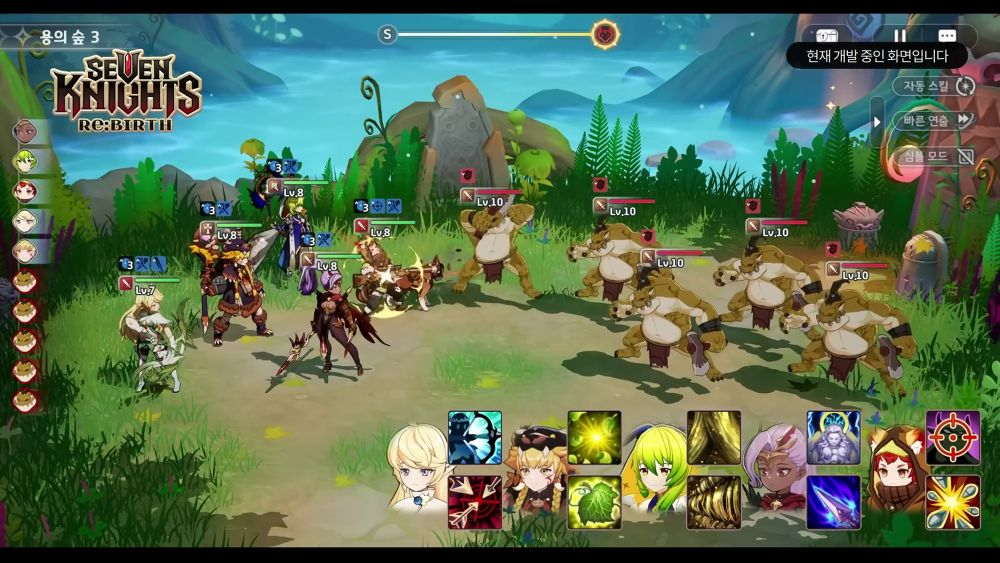
Task: Open the treasure chest loot icon
Action: (826, 36)
